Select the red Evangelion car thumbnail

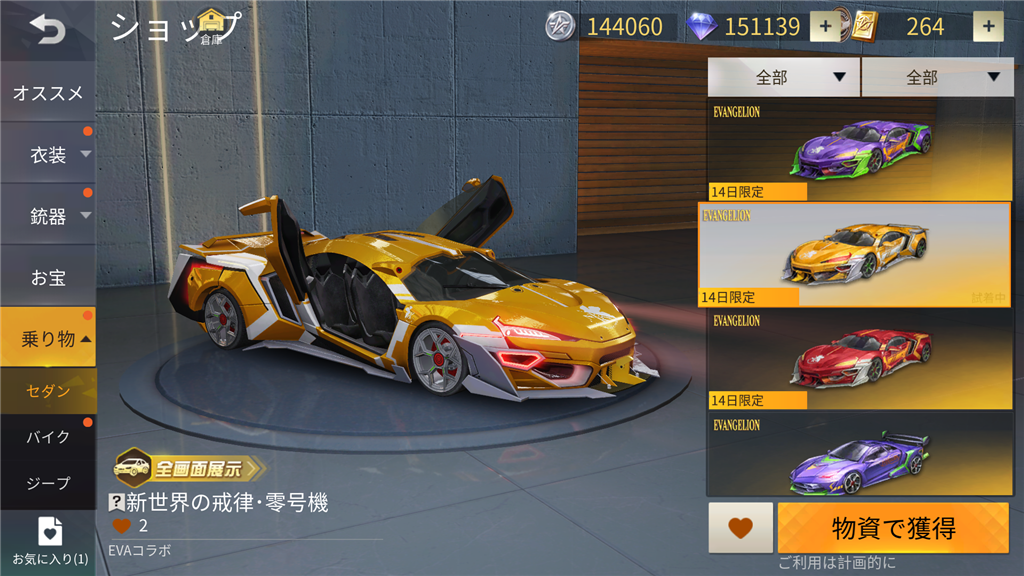(x=860, y=360)
